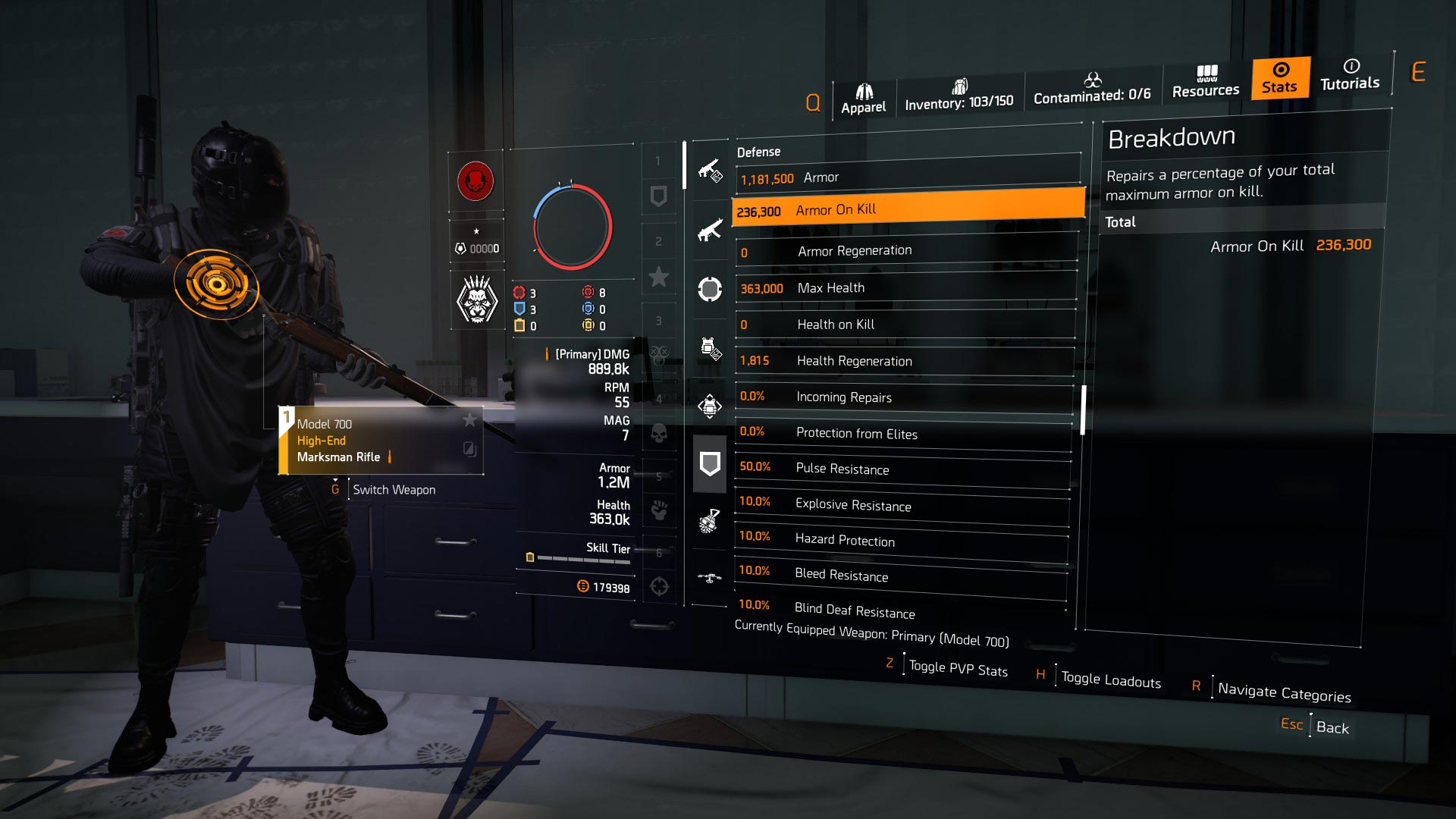Select the Hazard Protection row

901,540
